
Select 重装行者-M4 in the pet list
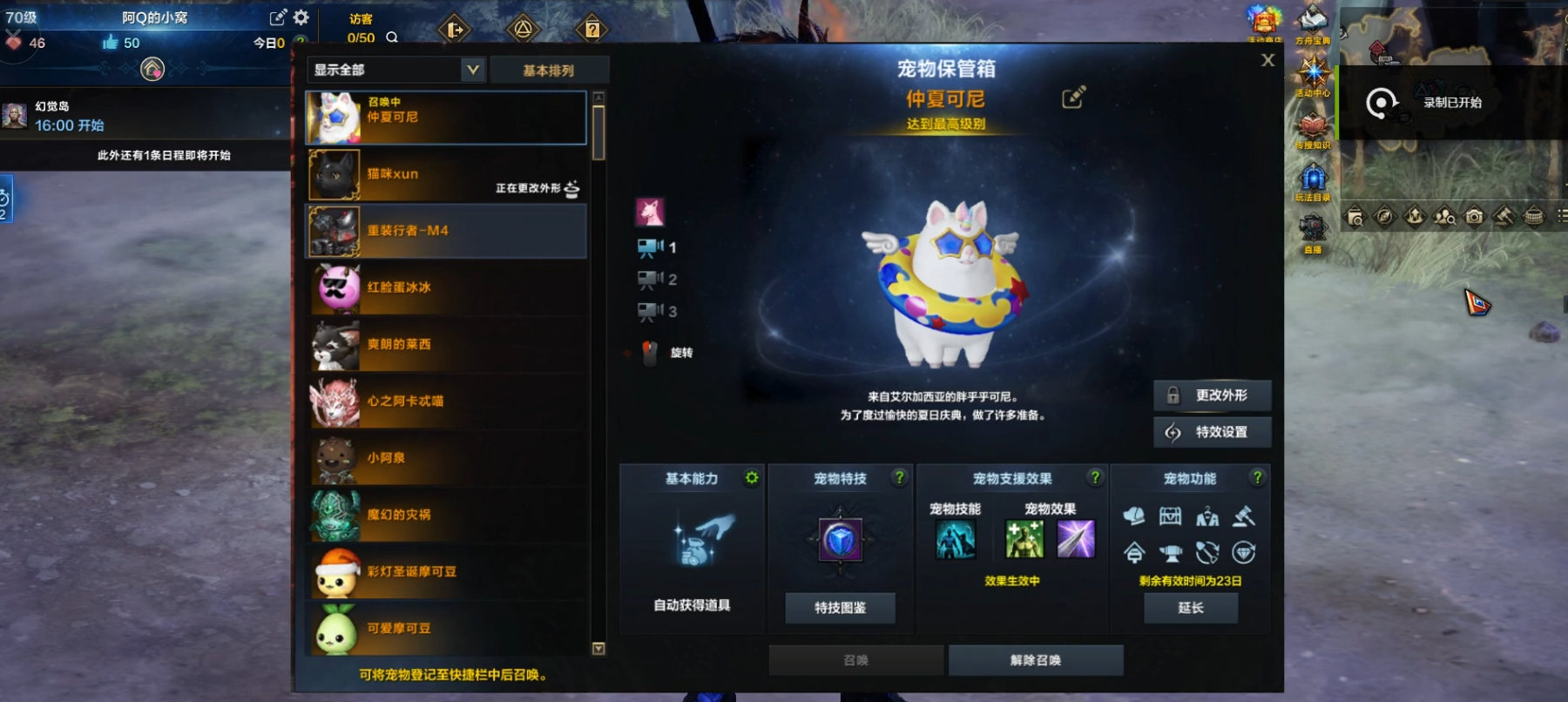coord(444,232)
